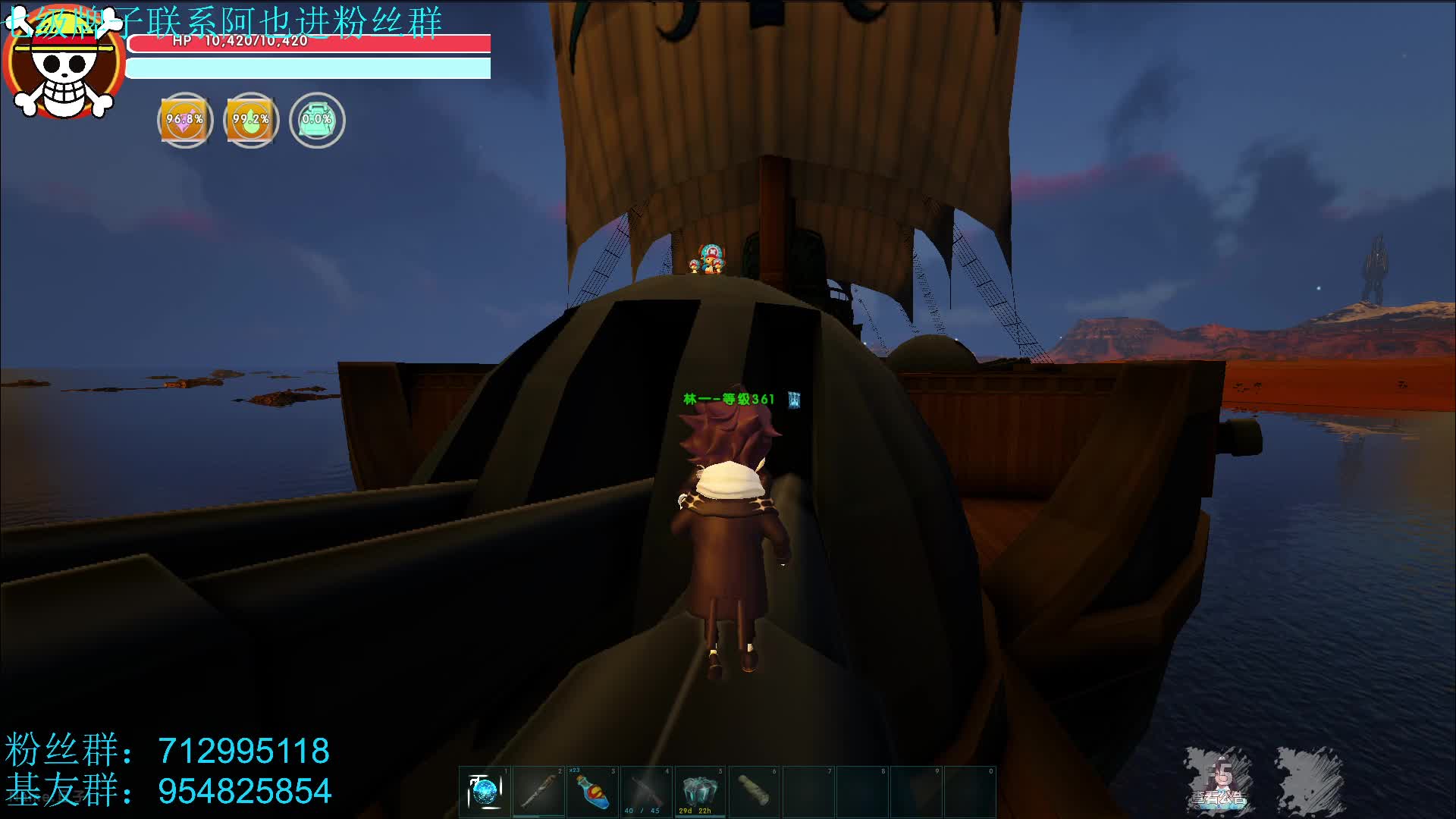The height and width of the screenshot is (819, 1456).
Task: Equip the sword in hotbar slot two
Action: tap(538, 792)
